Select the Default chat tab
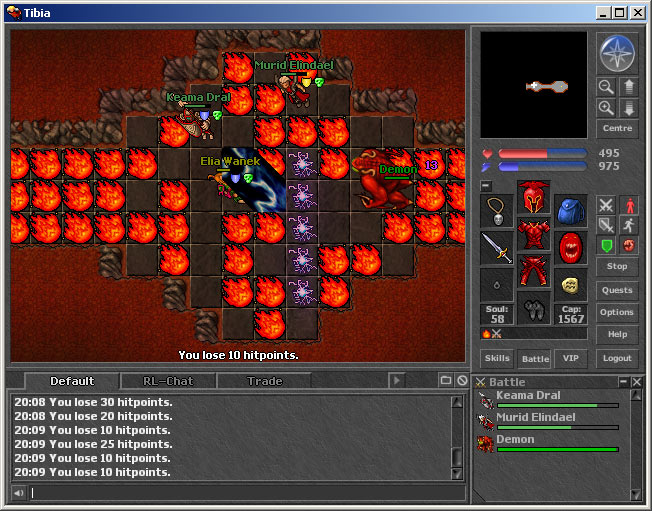The width and height of the screenshot is (652, 511). [x=72, y=381]
